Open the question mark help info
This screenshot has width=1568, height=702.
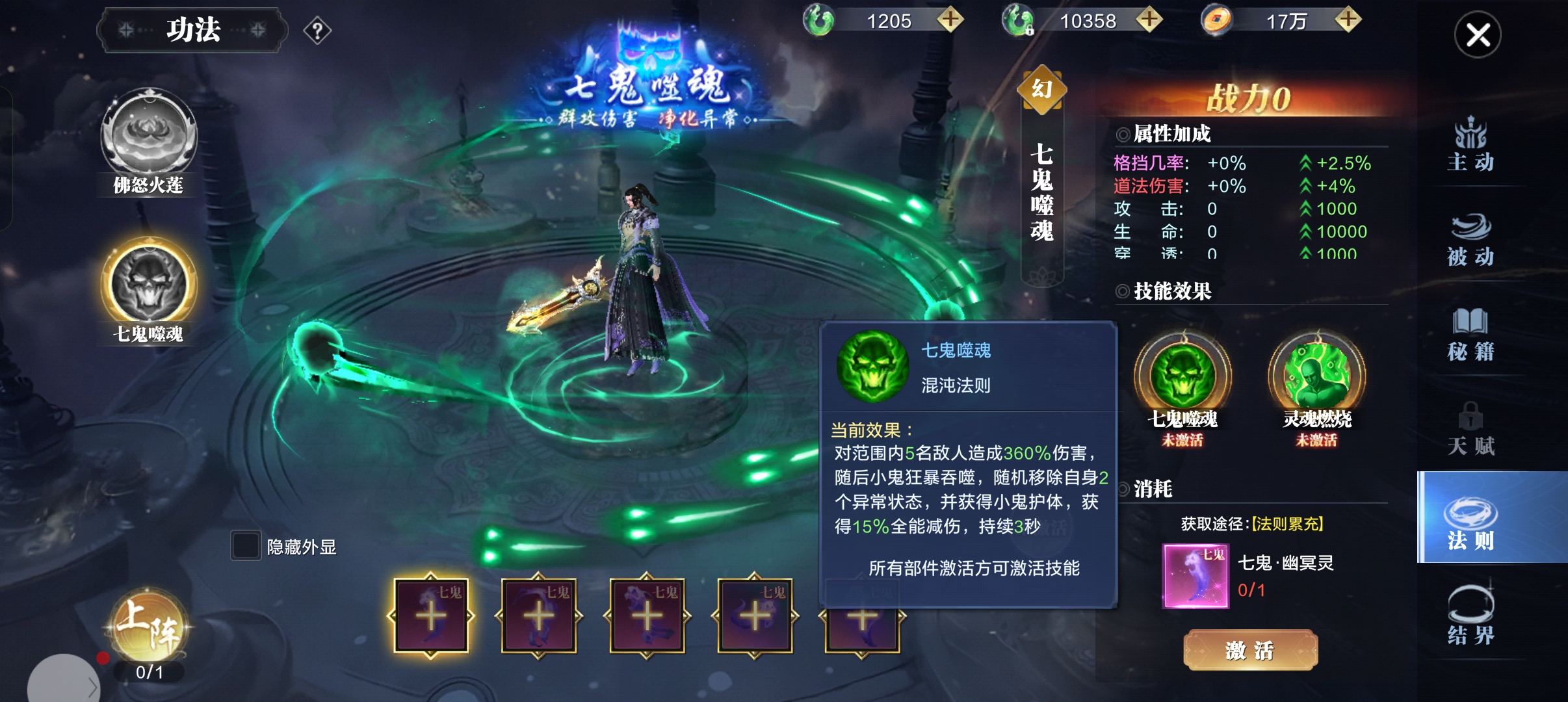point(317,31)
